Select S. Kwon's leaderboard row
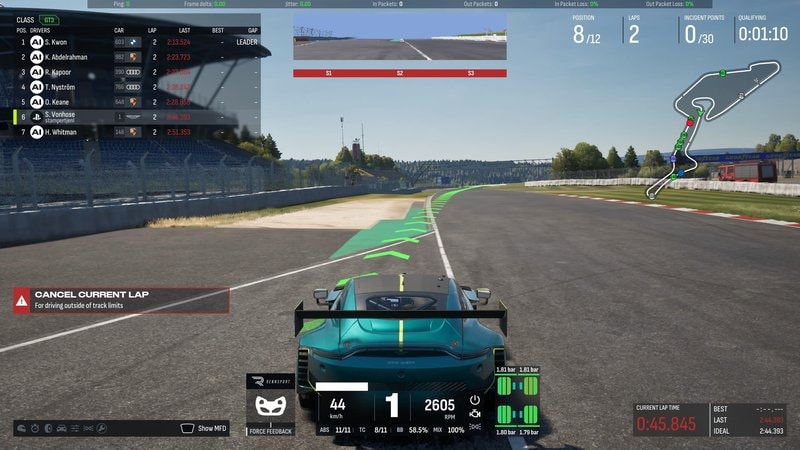The image size is (800, 450). tap(136, 42)
